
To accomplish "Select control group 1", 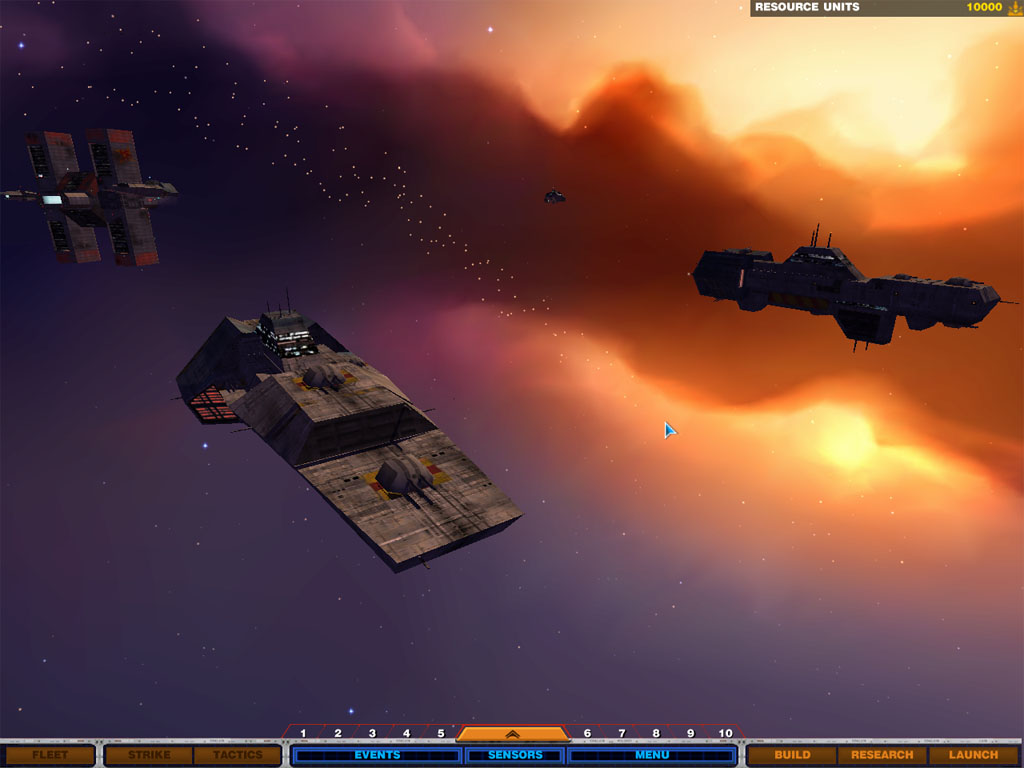I will pos(303,734).
